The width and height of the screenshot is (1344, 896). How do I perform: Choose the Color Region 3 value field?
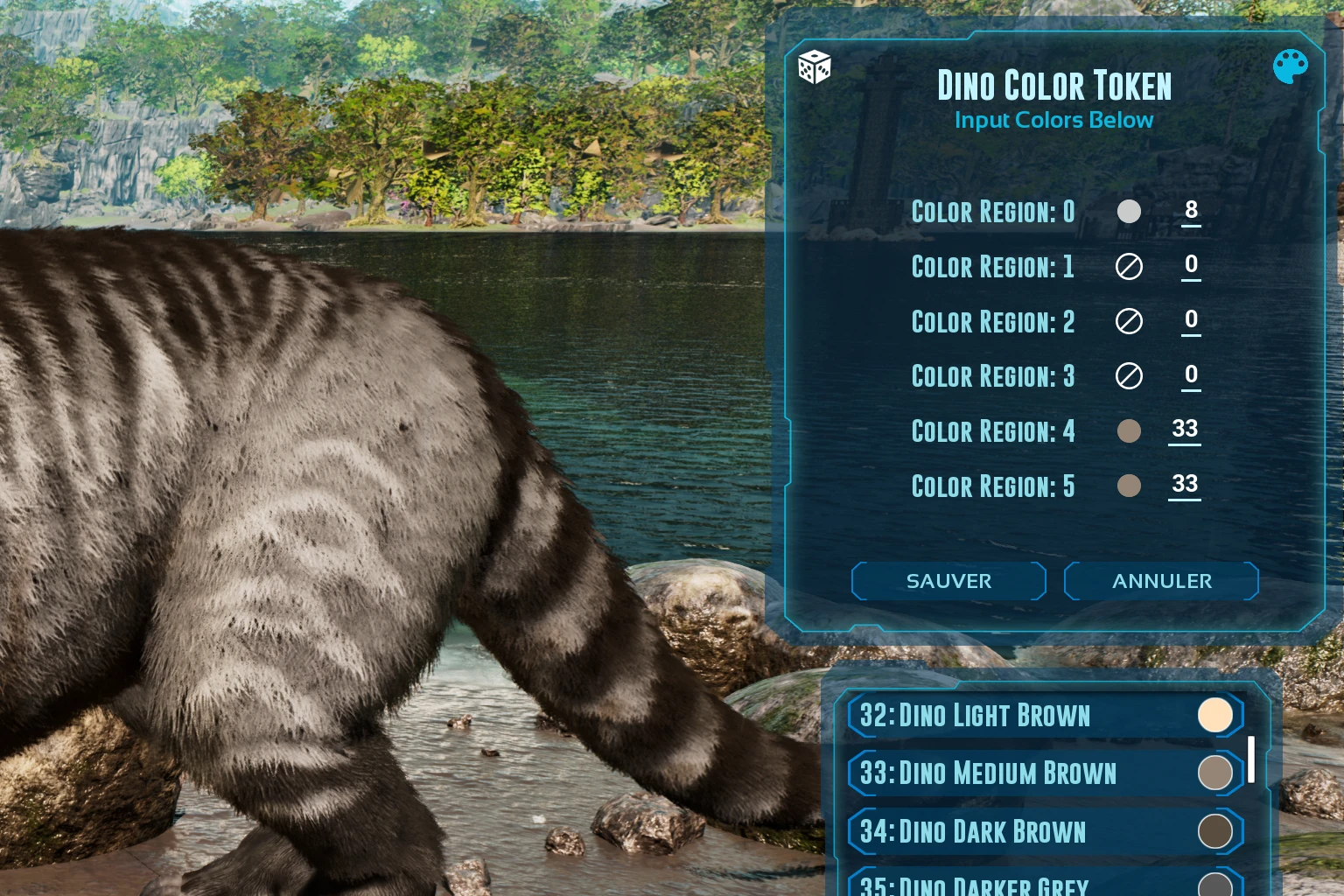[1191, 376]
